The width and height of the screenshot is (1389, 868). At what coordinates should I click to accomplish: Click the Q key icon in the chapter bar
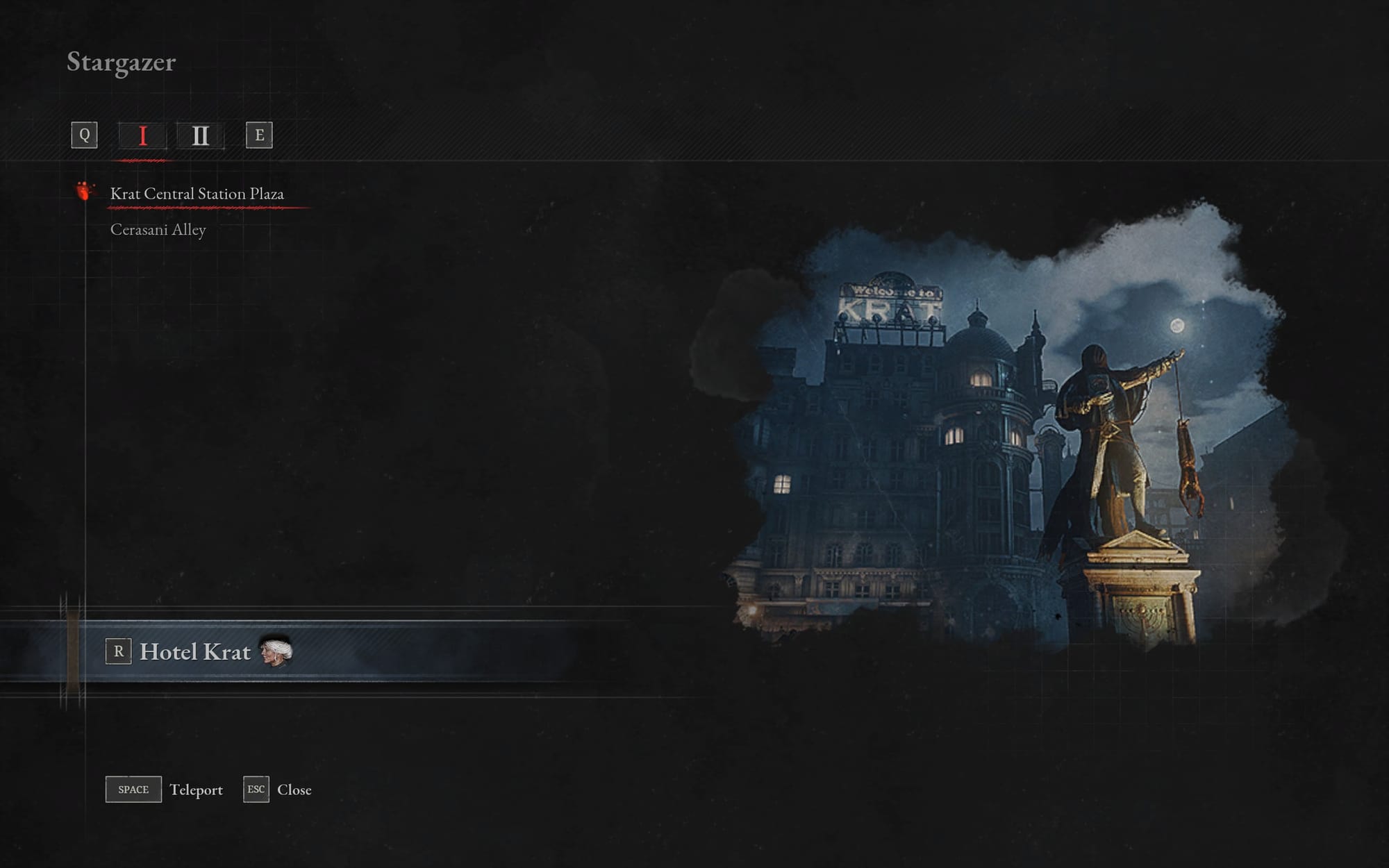(85, 136)
